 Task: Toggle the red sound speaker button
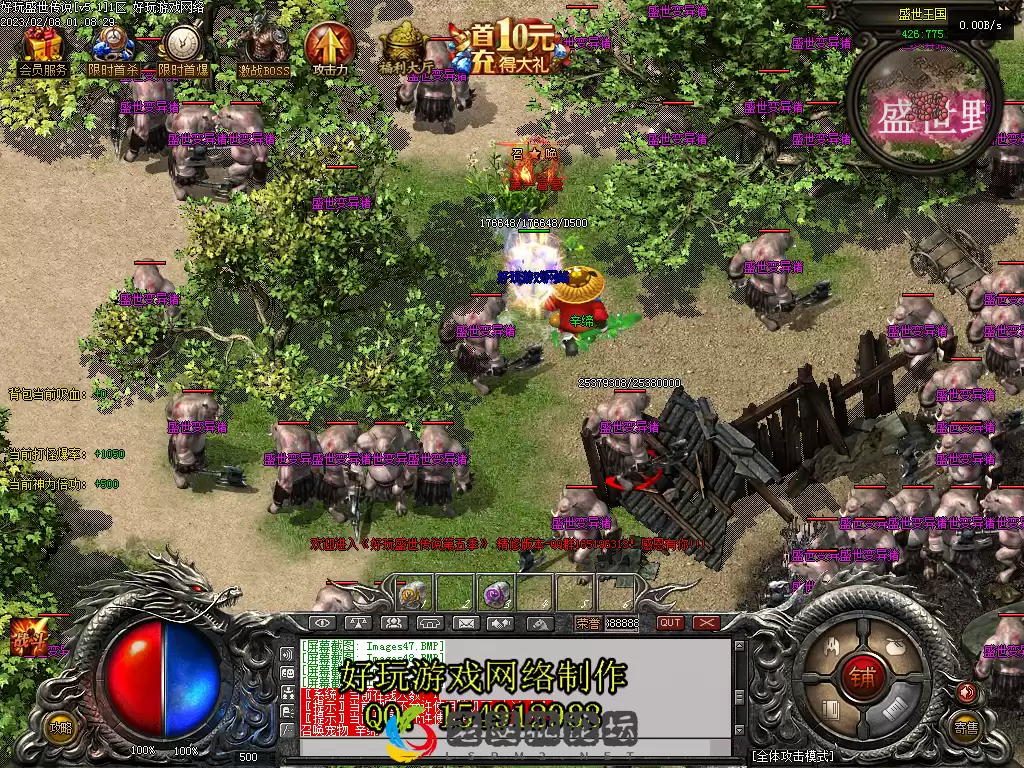pos(965,692)
